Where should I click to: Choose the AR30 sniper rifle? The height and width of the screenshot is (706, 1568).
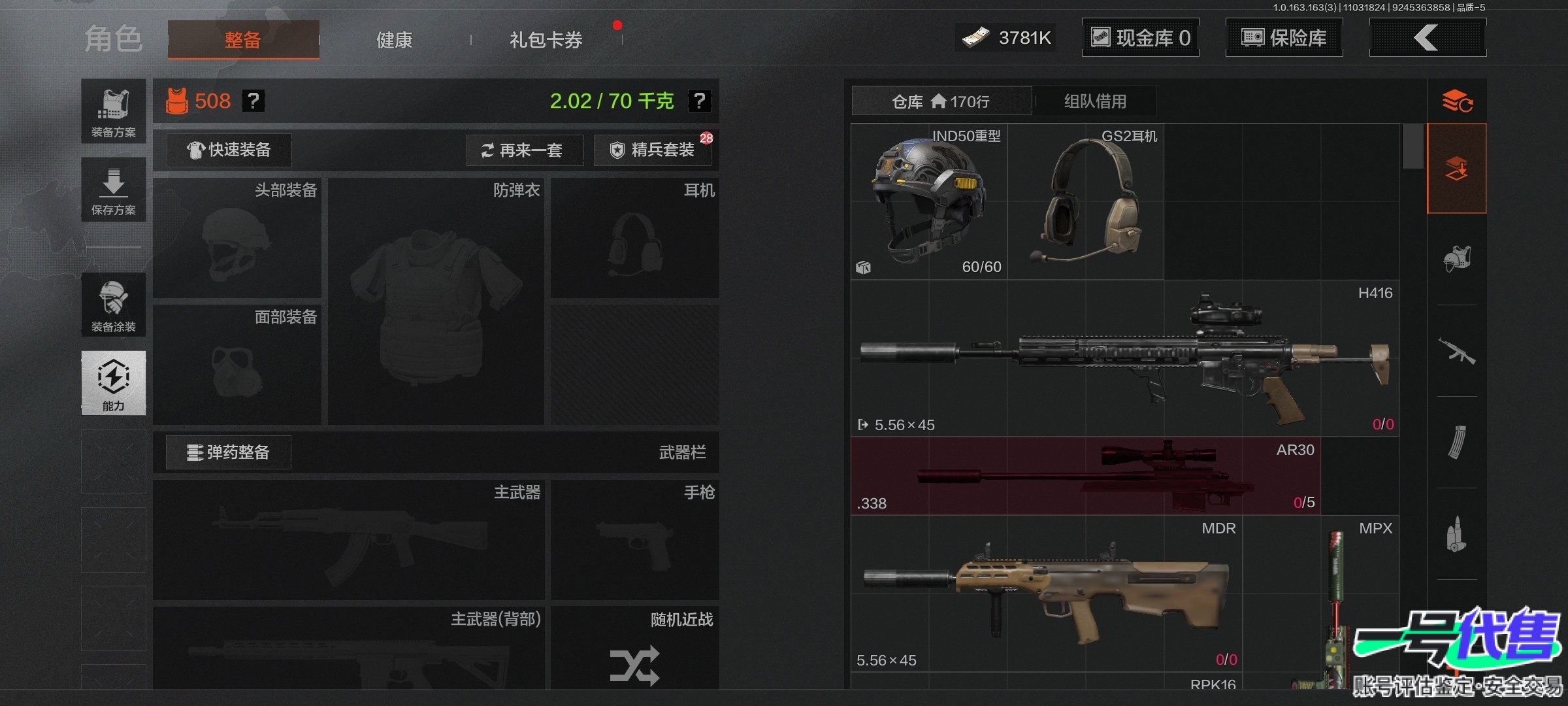tap(1085, 476)
